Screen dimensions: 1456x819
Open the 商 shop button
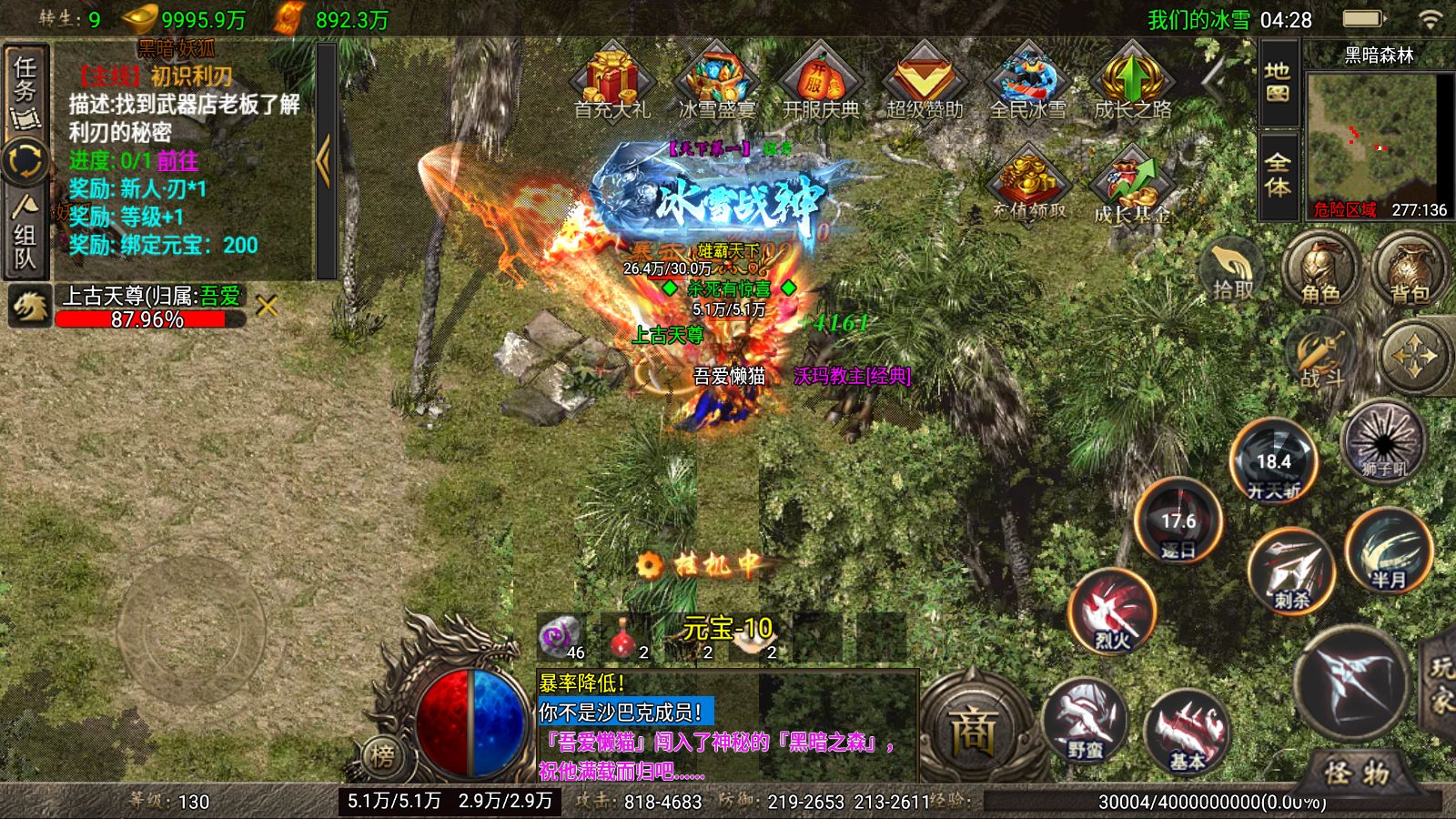[972, 730]
